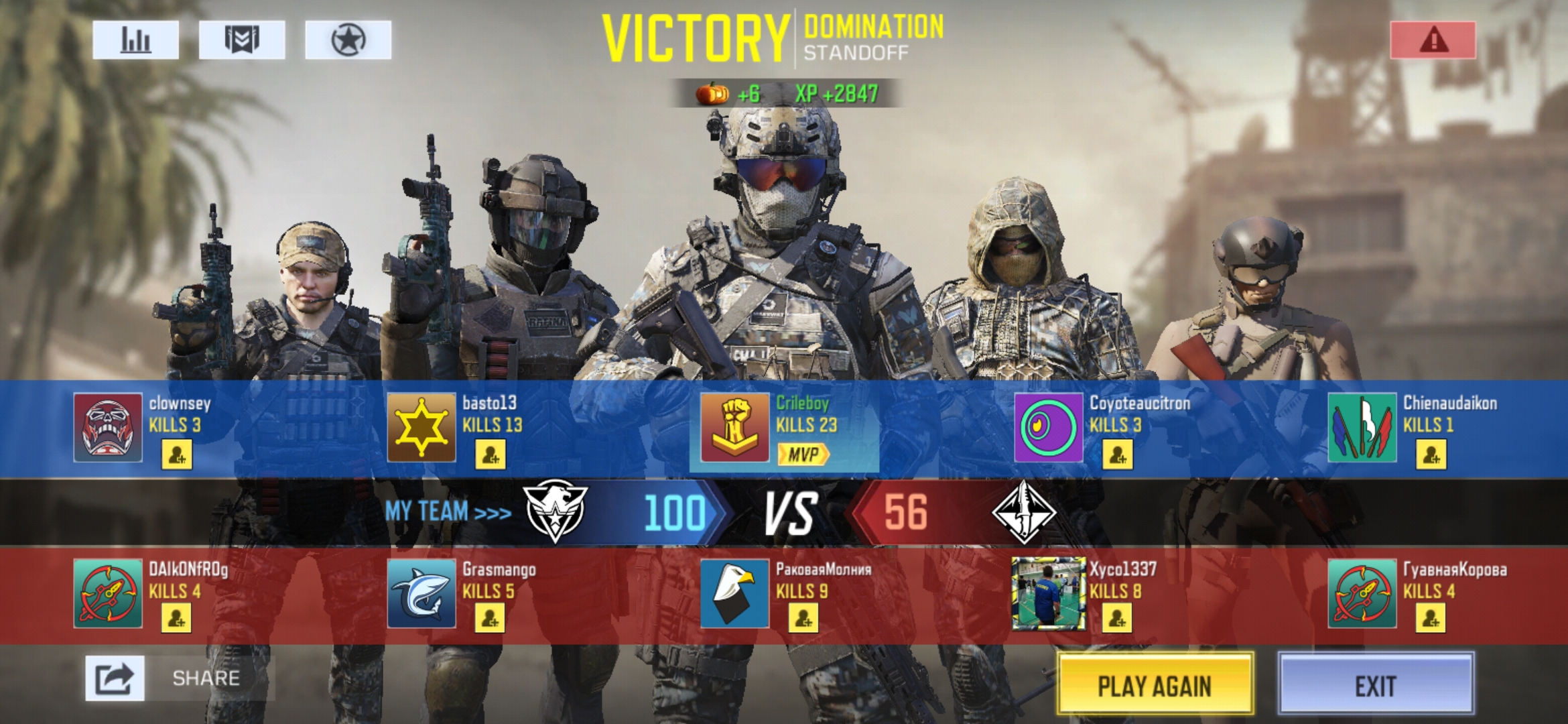Open the star emblem tab
Viewport: 1568px width, 724px height.
coord(348,40)
